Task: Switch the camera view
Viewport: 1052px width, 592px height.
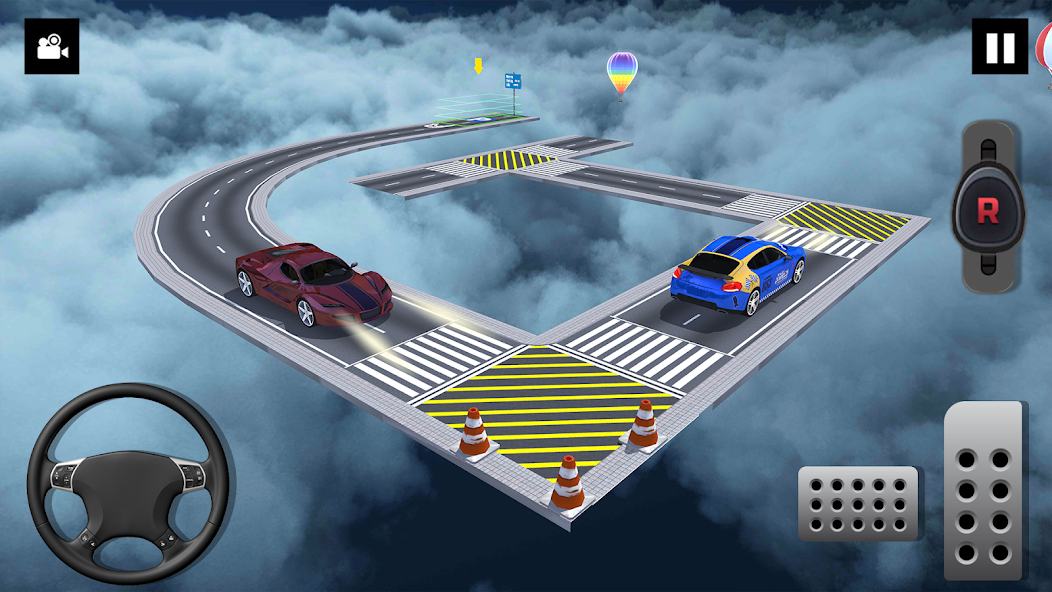Action: tap(51, 47)
